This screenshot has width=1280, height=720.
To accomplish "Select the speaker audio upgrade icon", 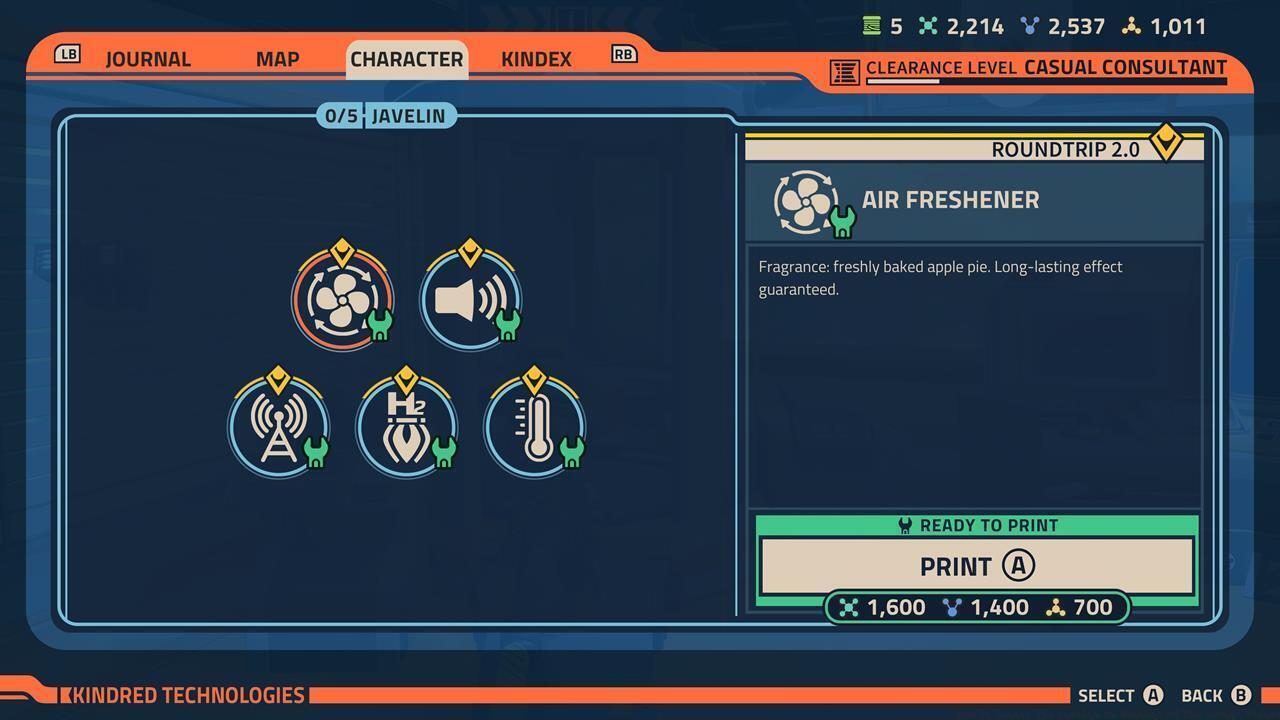I will coord(469,297).
